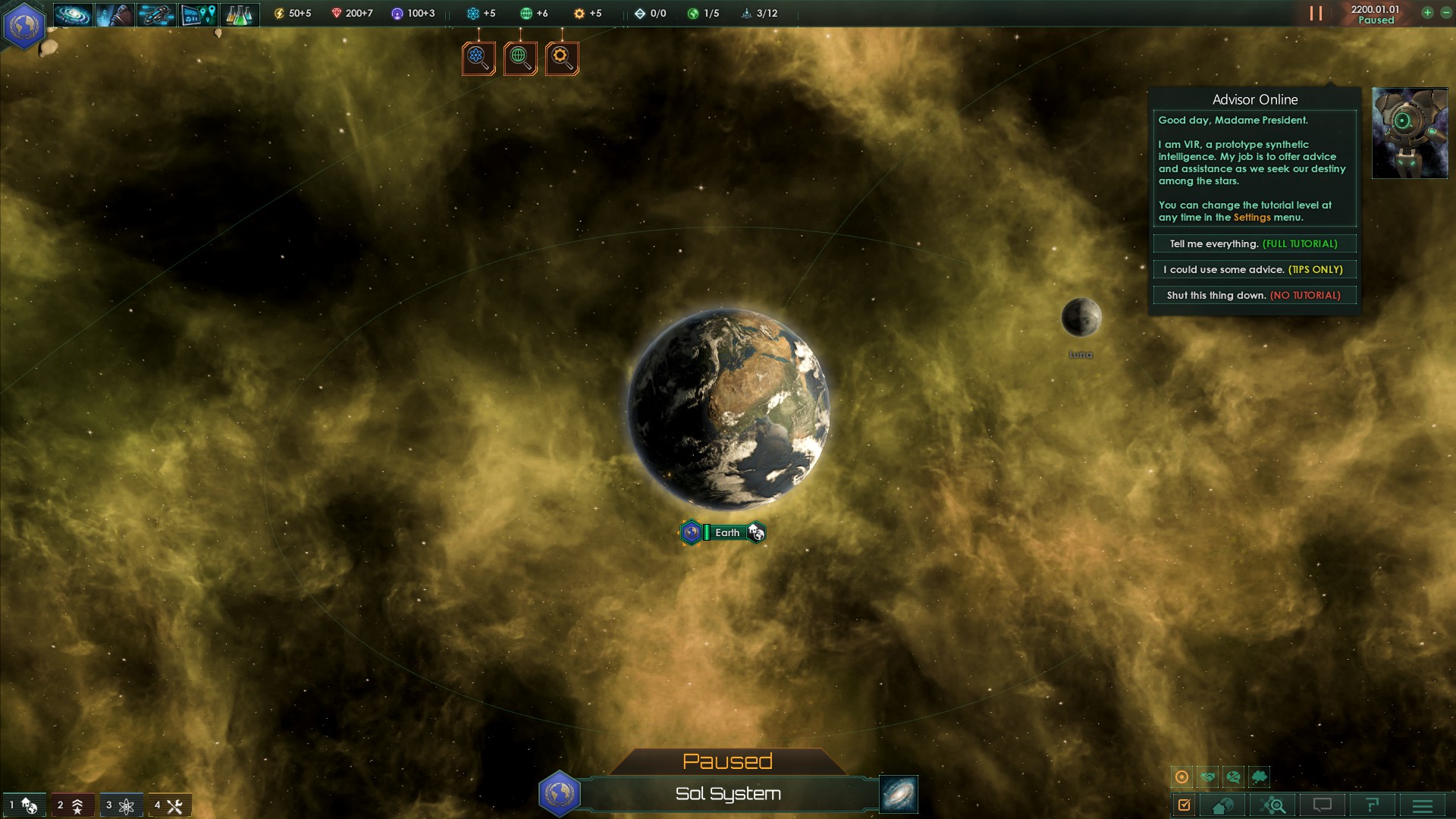
Task: Open the research flasks panel in the top bar
Action: point(239,14)
